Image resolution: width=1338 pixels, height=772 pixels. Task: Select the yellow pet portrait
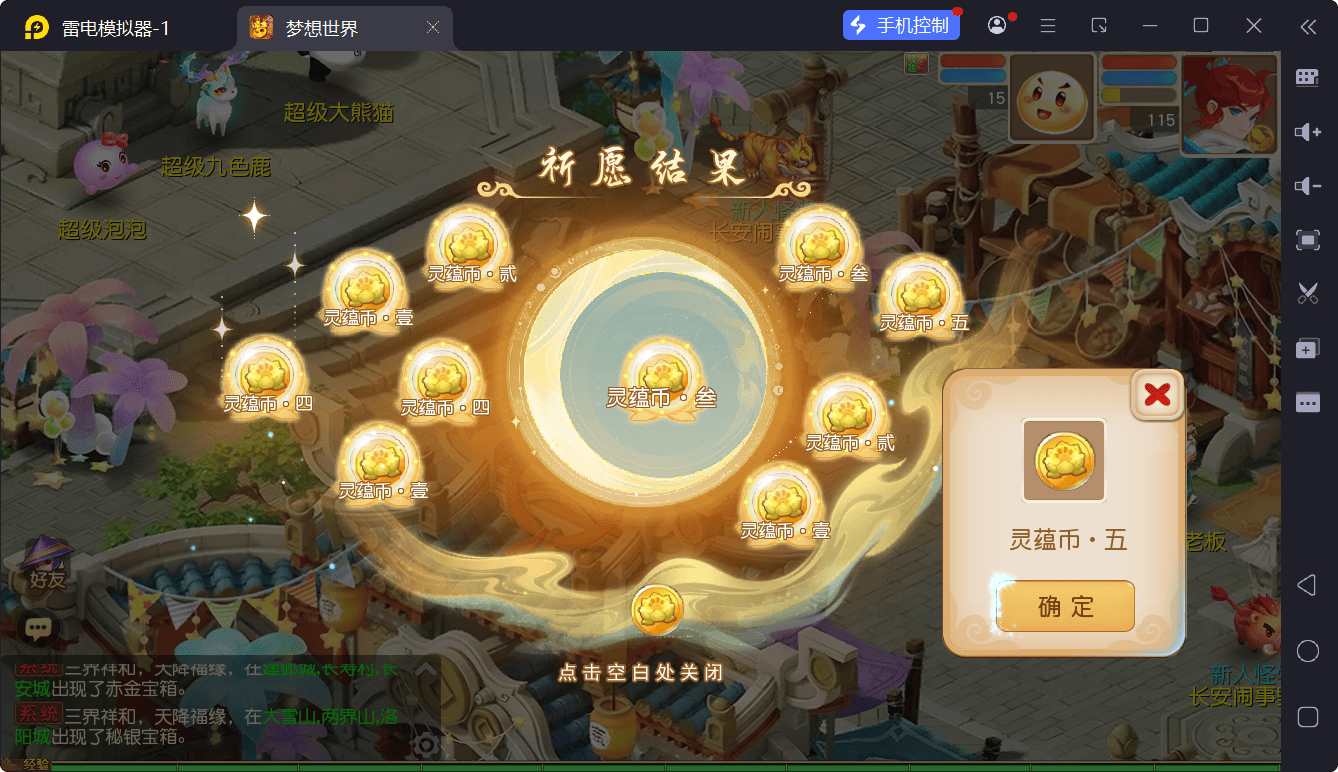pos(1050,98)
